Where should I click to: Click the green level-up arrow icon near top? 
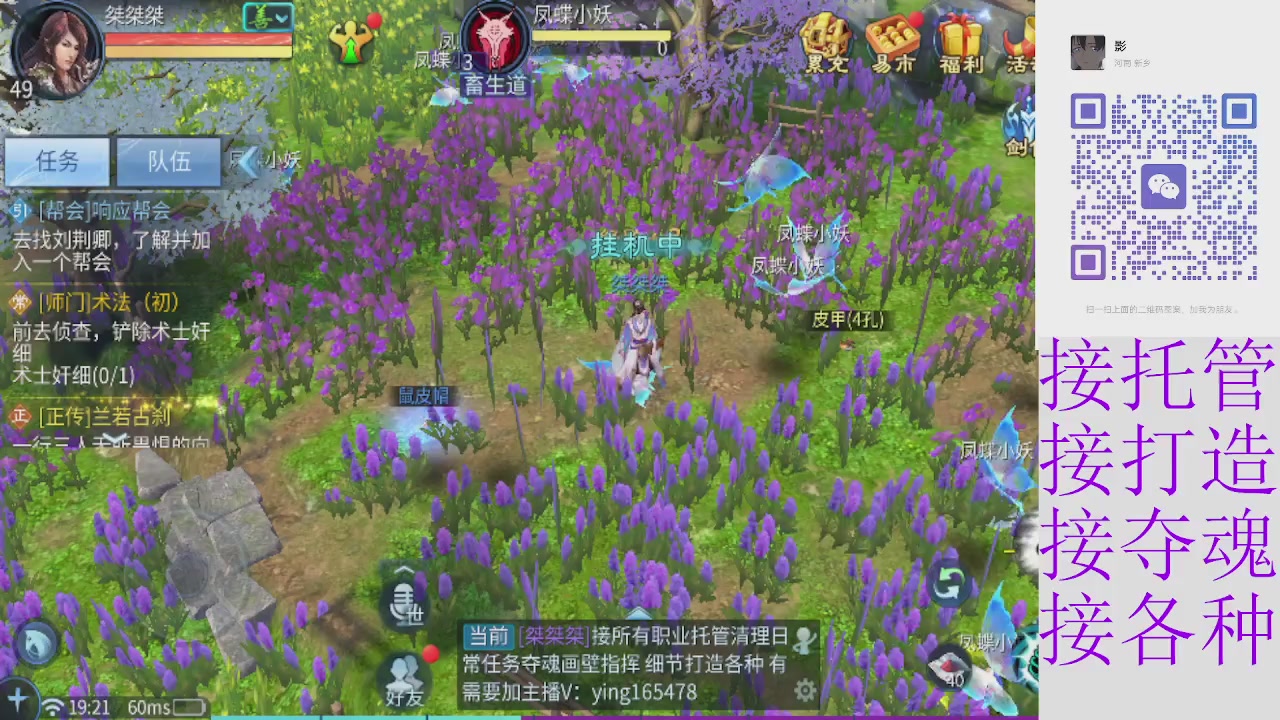pyautogui.click(x=352, y=42)
